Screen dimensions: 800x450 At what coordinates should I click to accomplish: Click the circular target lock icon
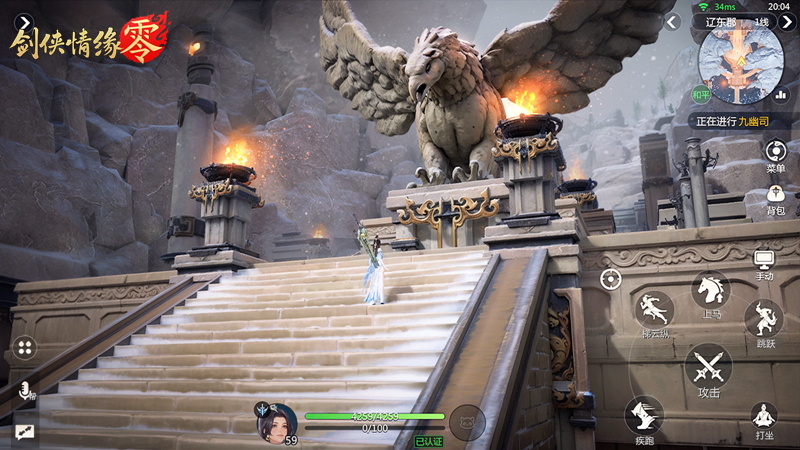(610, 278)
